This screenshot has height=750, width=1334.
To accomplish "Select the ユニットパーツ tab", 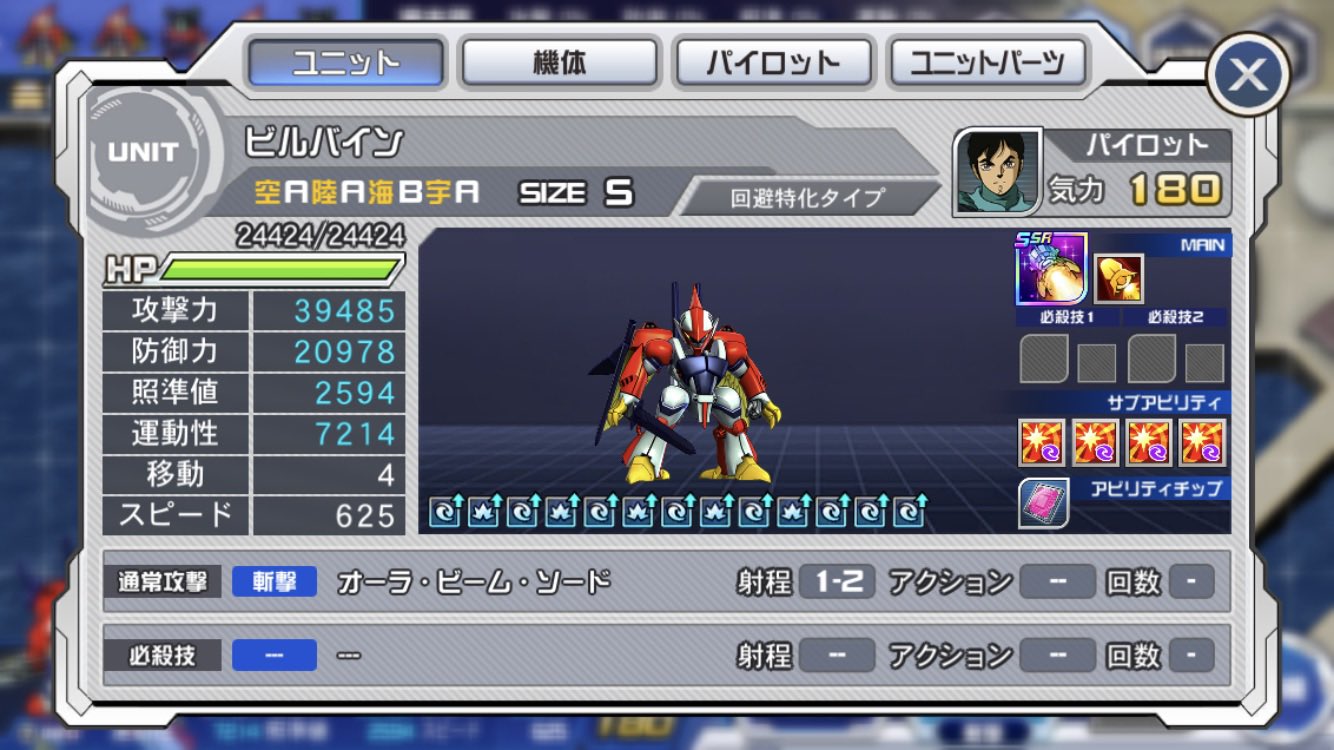I will 987,63.
